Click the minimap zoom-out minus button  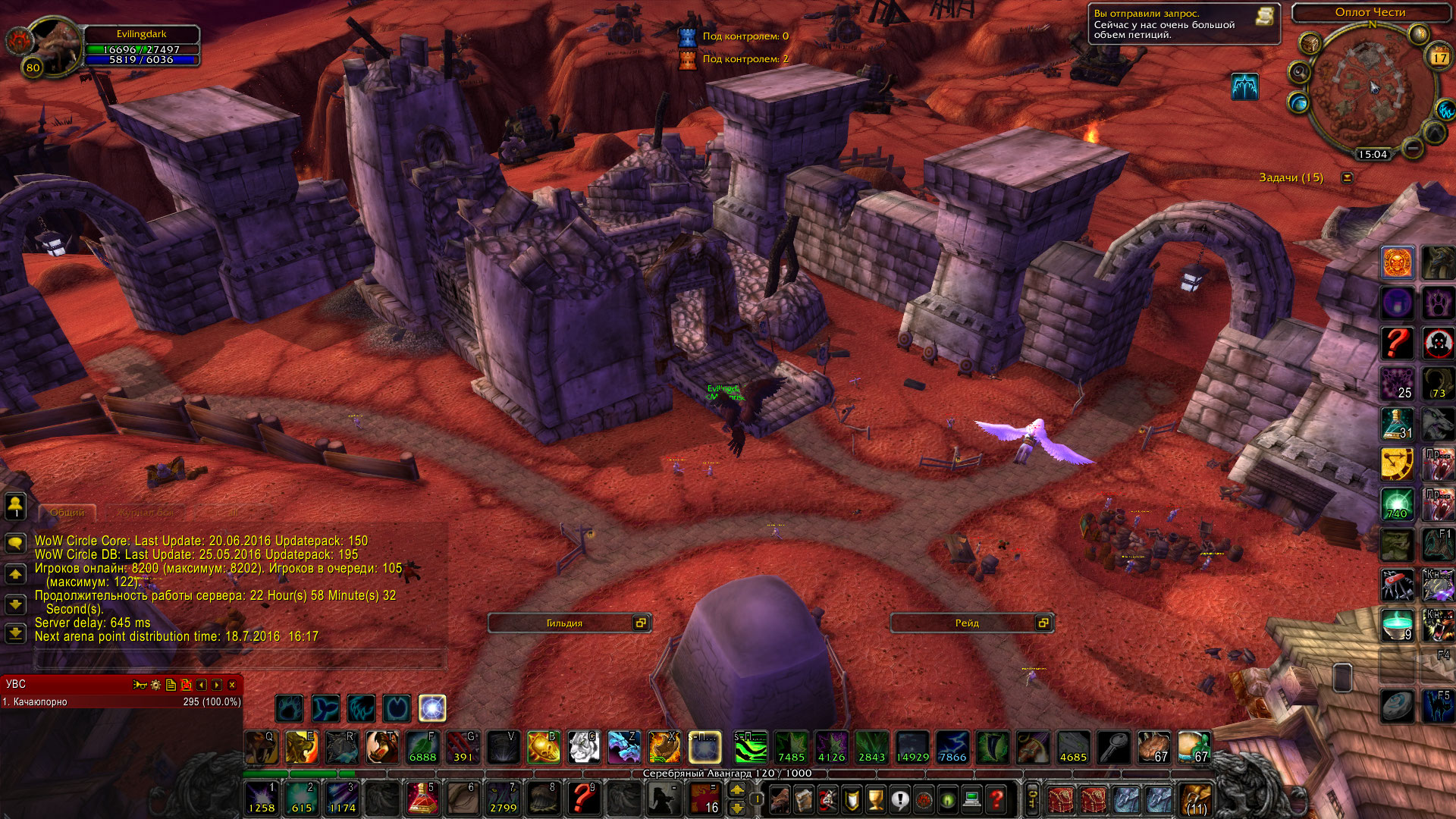1412,147
